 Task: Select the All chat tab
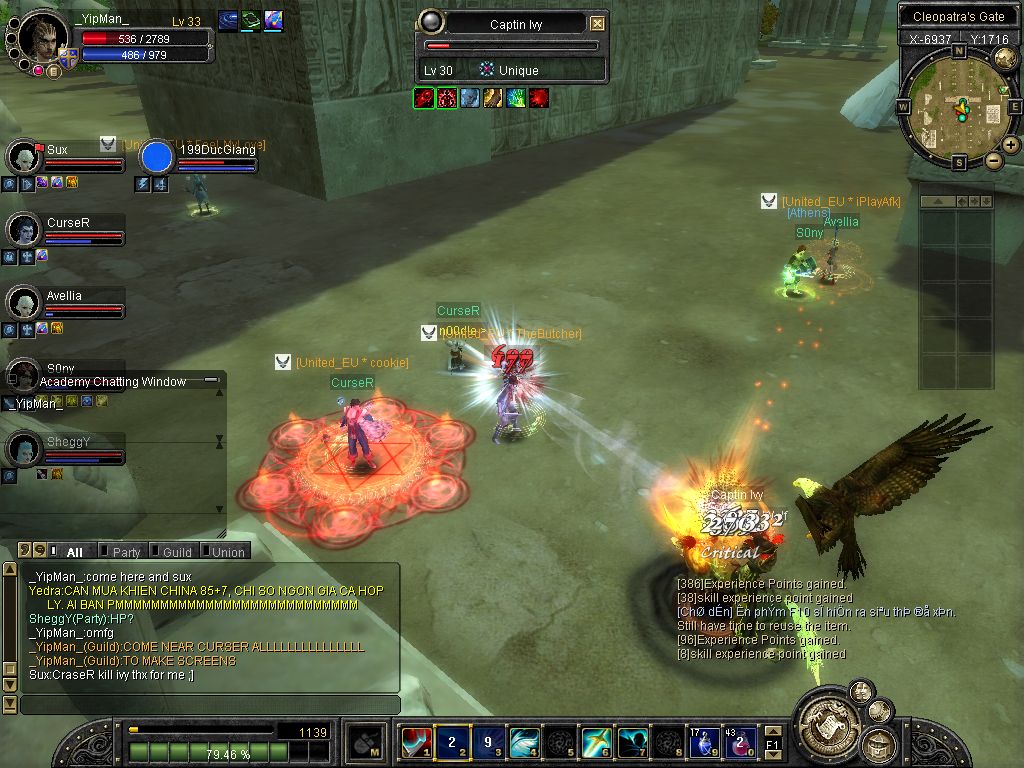point(74,552)
